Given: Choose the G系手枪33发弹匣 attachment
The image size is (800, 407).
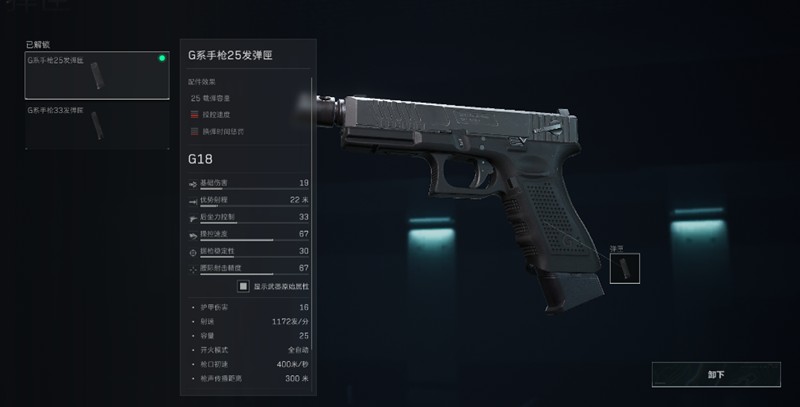Looking at the screenshot, I should pyautogui.click(x=96, y=124).
